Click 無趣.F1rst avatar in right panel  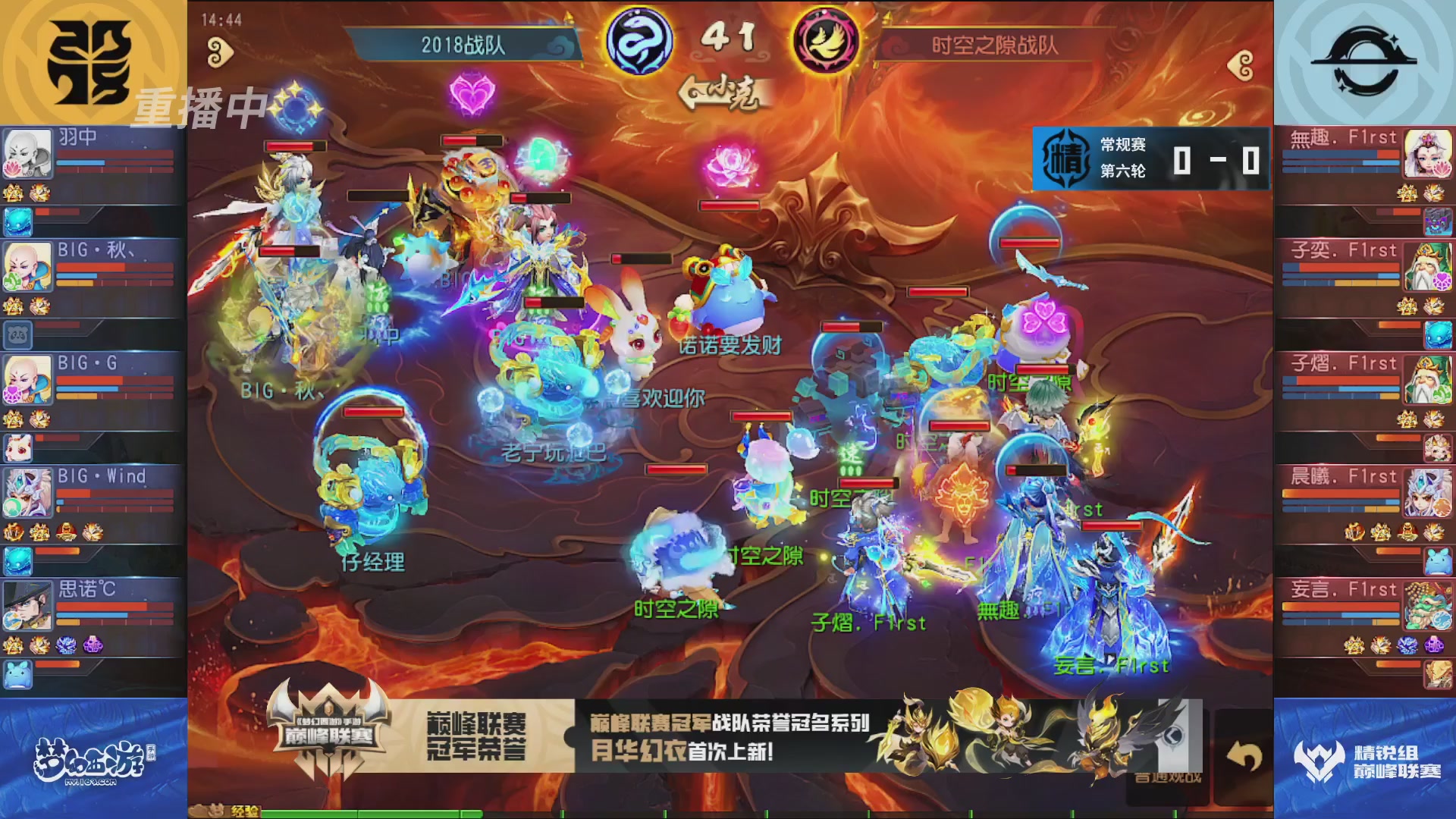point(1429,152)
